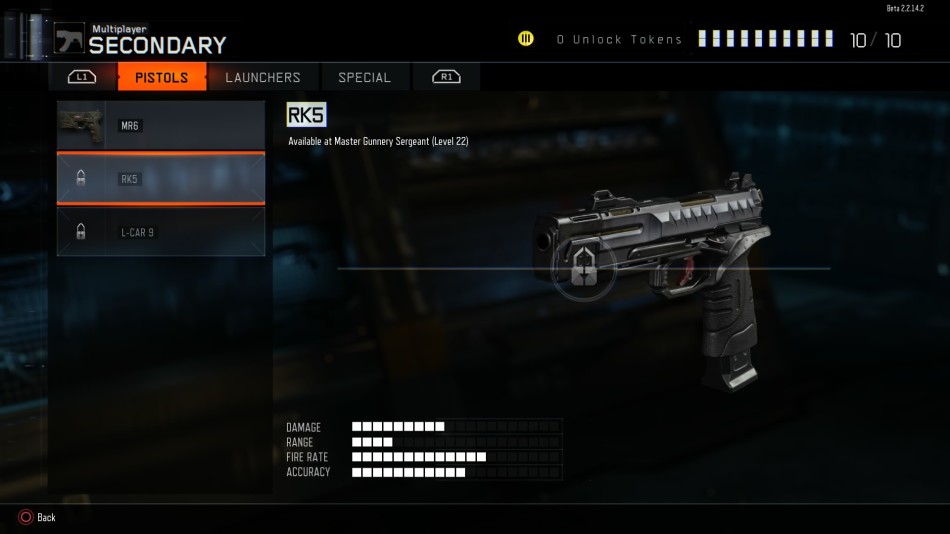Open the Launchers category tab
This screenshot has width=950, height=534.
tap(262, 77)
